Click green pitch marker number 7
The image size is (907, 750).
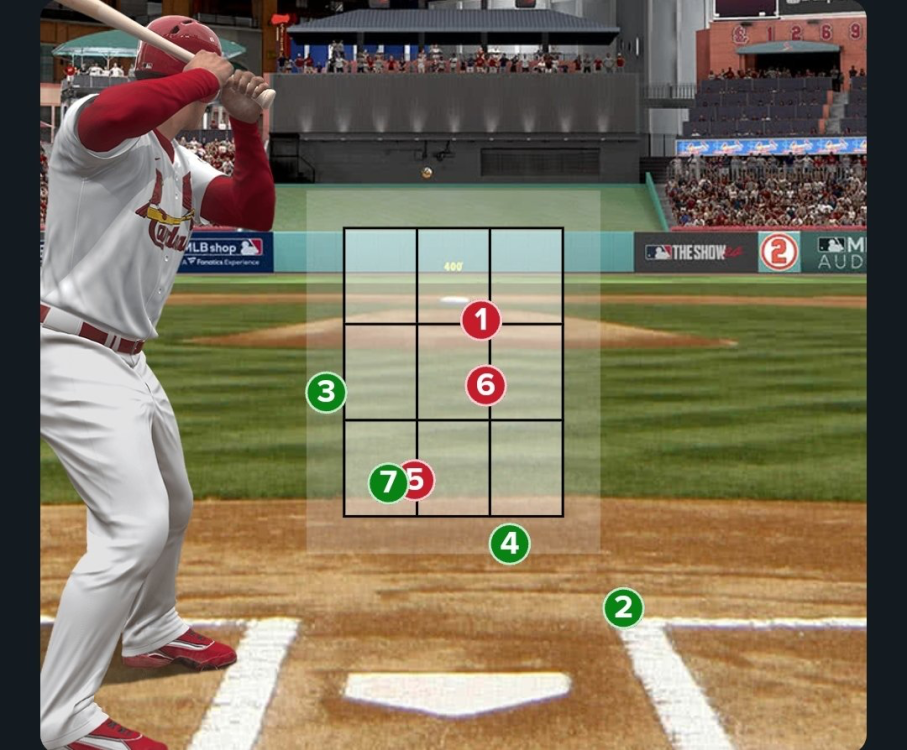click(387, 484)
